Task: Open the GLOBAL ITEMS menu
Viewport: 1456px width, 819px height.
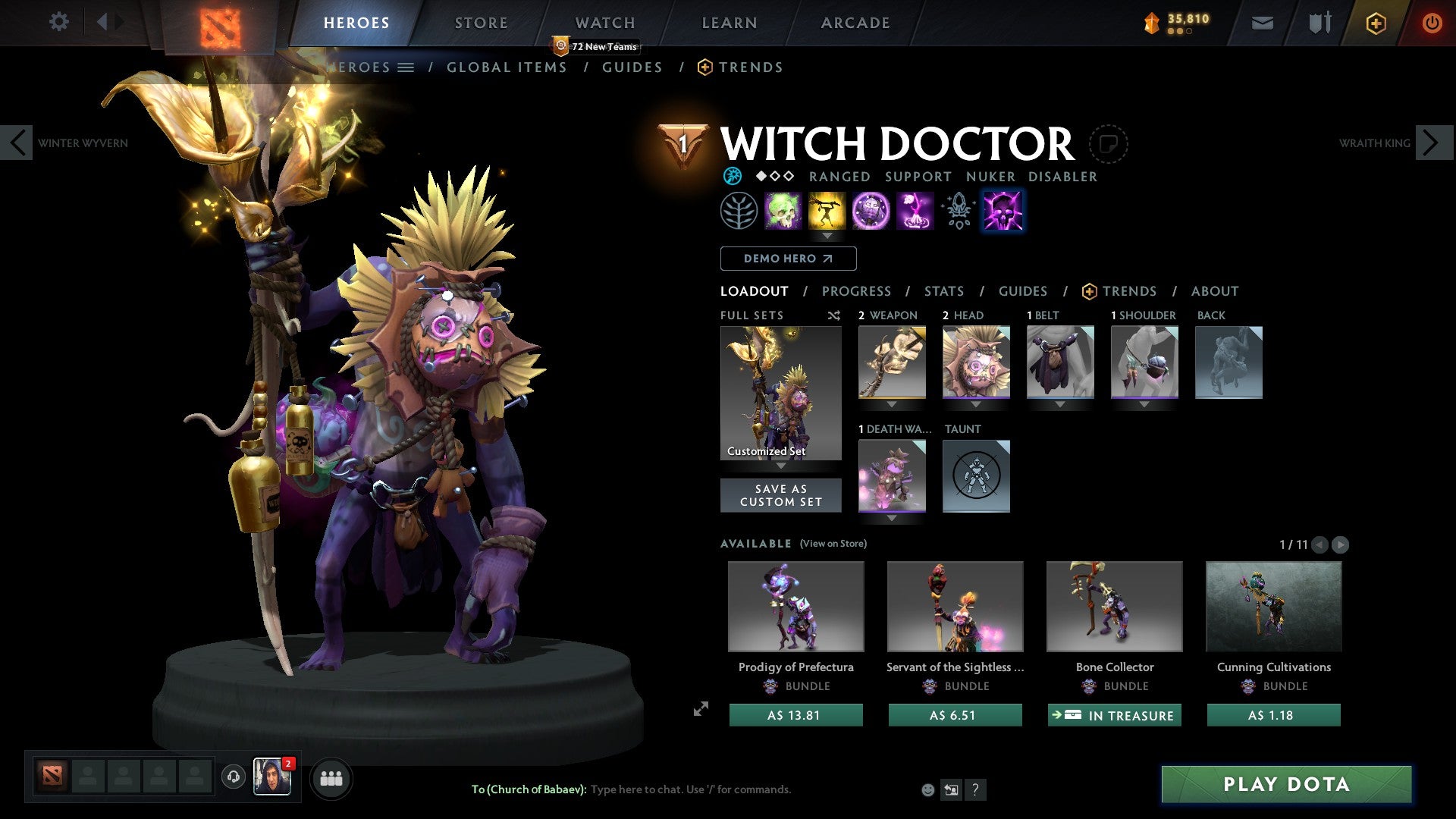Action: tap(507, 67)
